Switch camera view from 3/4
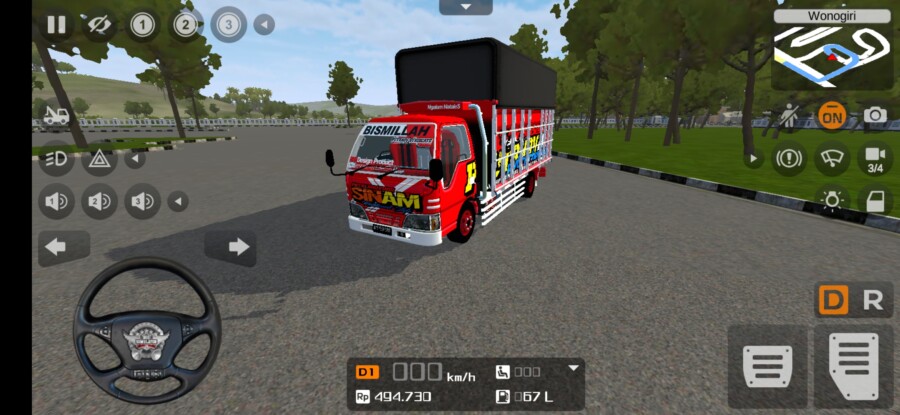This screenshot has width=900, height=415. pos(875,159)
